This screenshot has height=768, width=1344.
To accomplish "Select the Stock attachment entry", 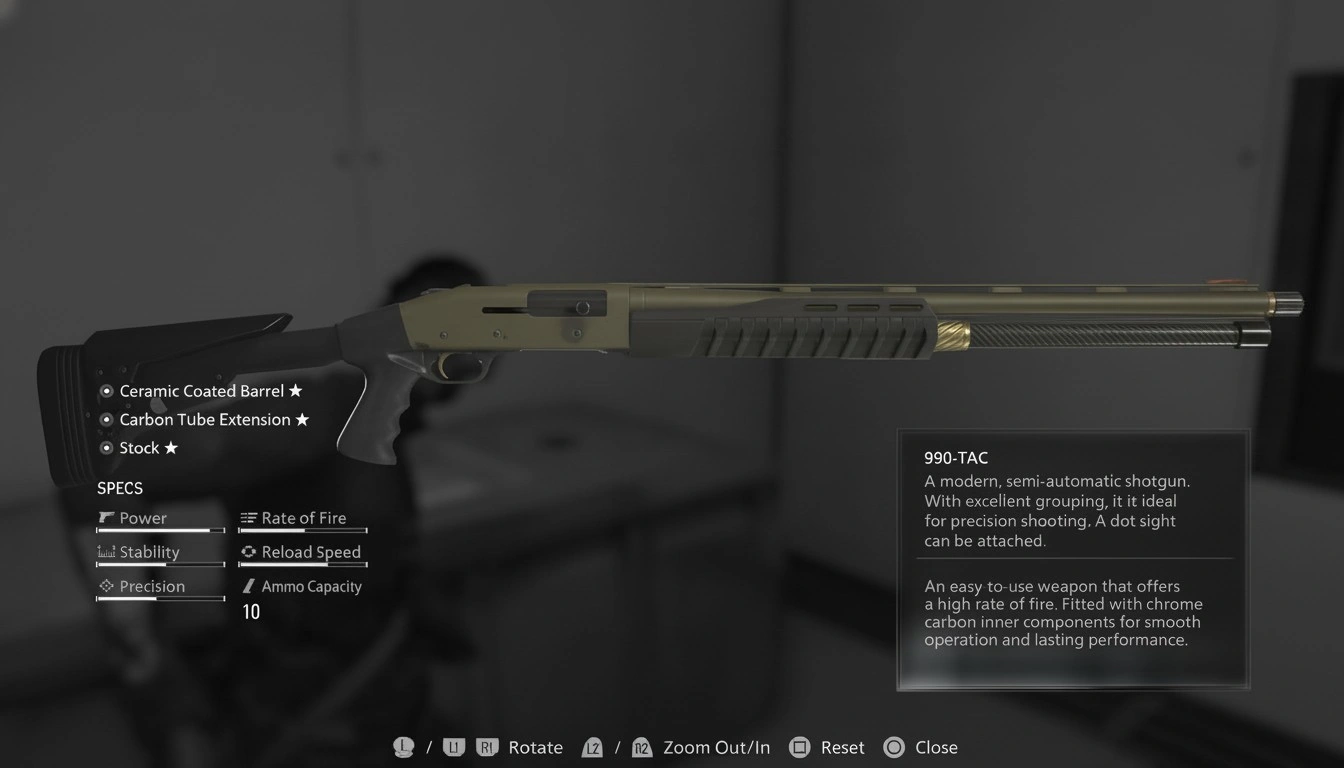I will click(x=139, y=448).
